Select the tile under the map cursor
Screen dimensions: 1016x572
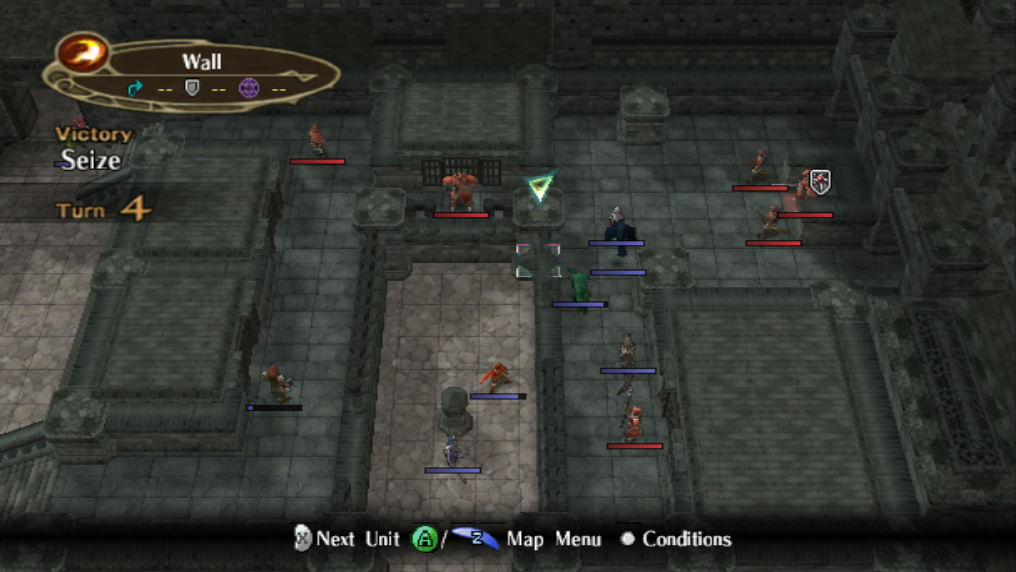(538, 260)
